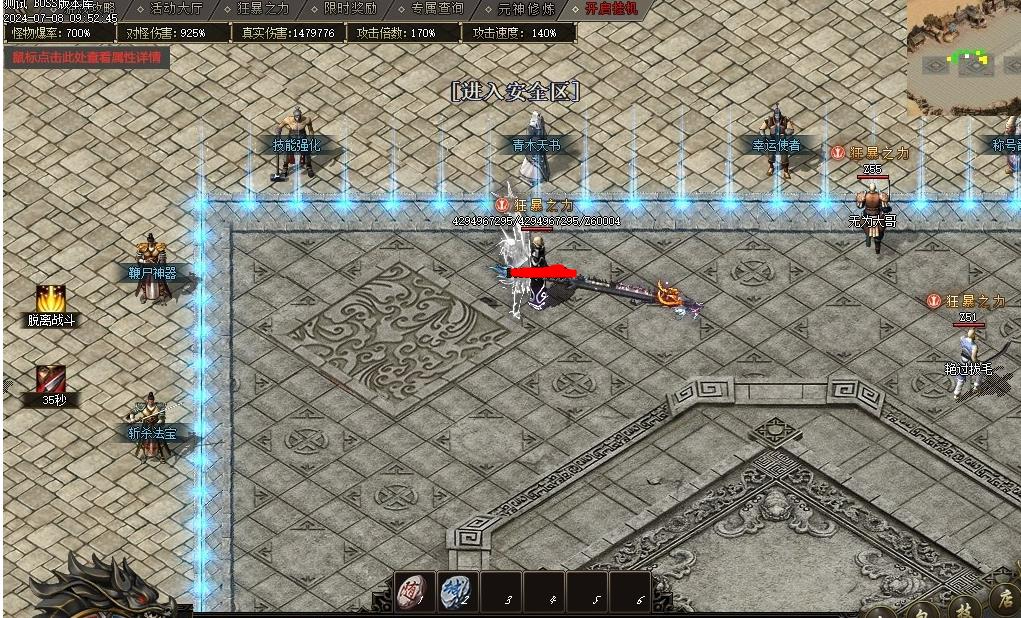The image size is (1021, 618).
Task: Toggle 开启挂机 auto-battle
Action: tap(611, 9)
